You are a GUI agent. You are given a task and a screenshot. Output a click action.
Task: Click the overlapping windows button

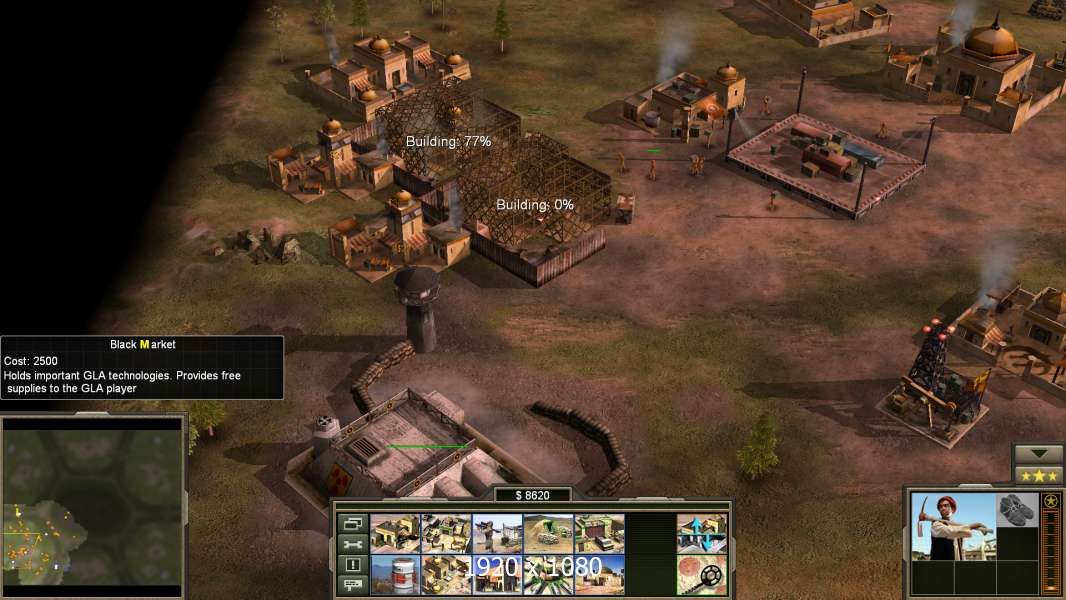[x=352, y=523]
